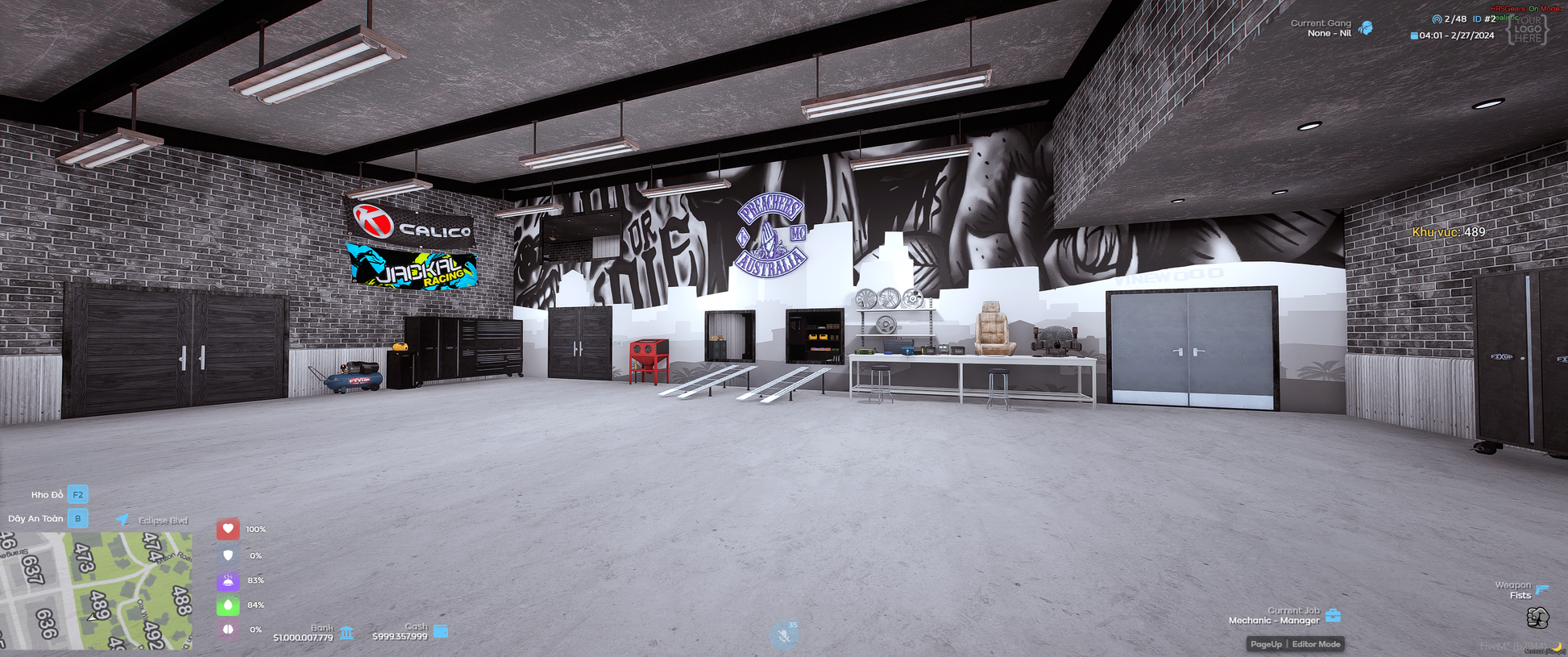Viewport: 1568px width, 657px height.
Task: Click the street minimap
Action: click(x=96, y=590)
